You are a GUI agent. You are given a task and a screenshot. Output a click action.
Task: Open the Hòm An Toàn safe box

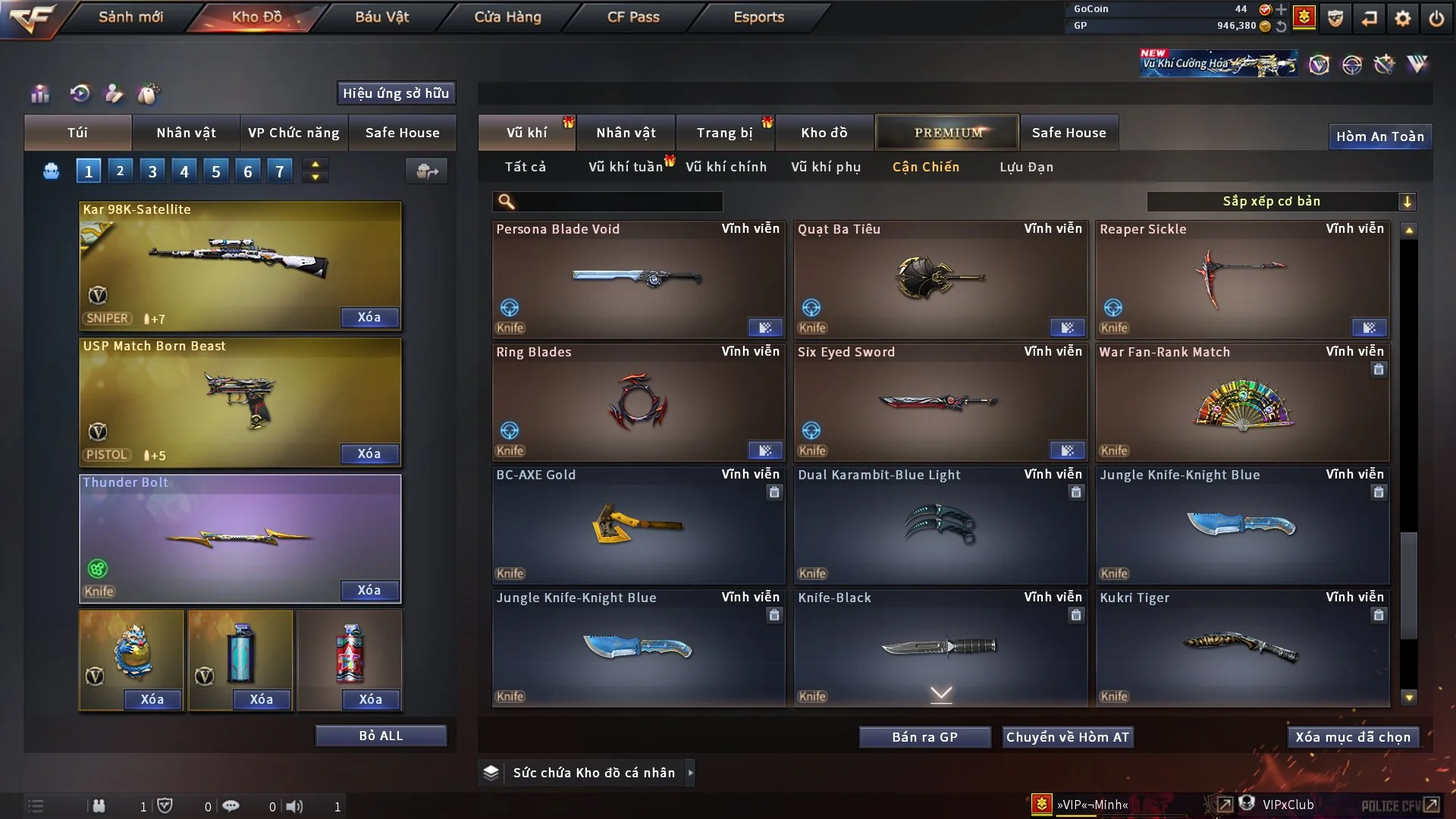(x=1379, y=136)
